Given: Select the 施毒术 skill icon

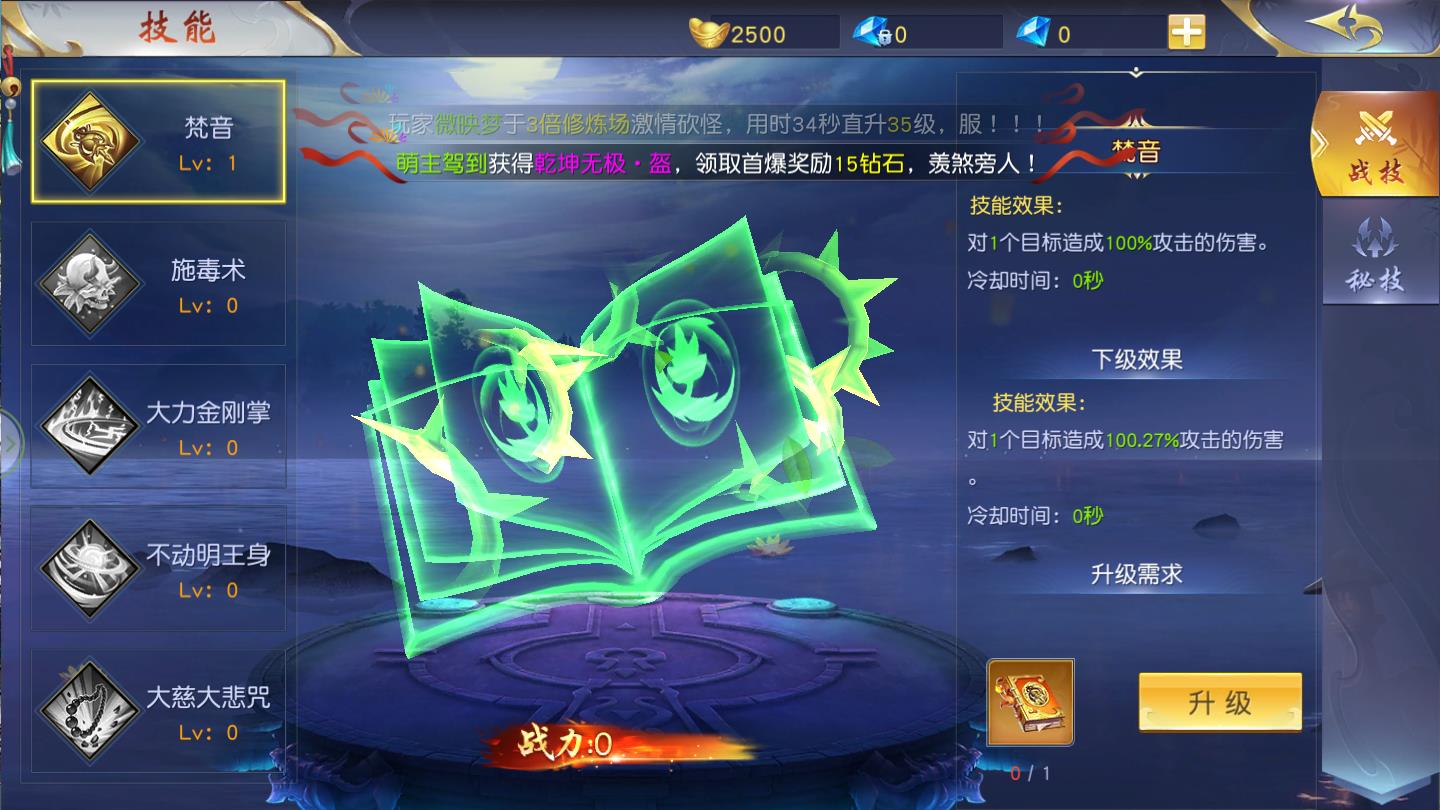Looking at the screenshot, I should (x=90, y=282).
